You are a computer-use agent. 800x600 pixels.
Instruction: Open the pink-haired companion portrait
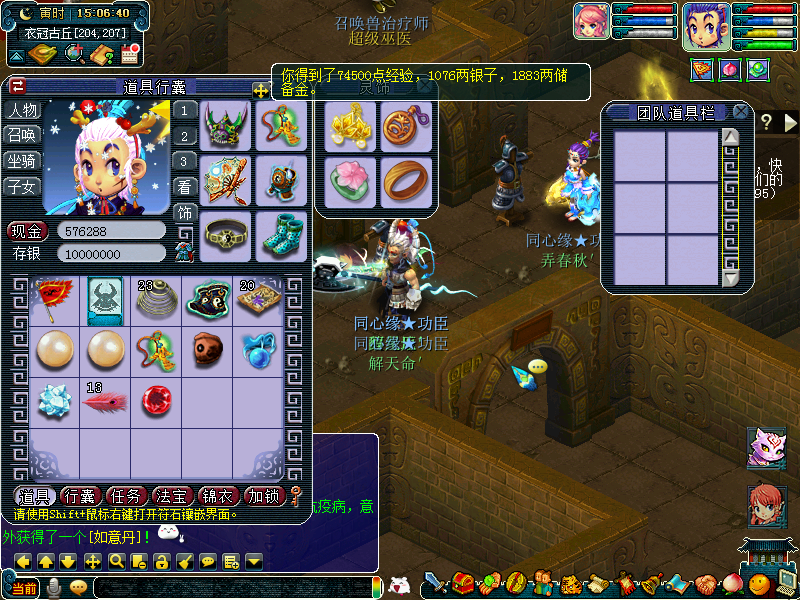pos(592,22)
